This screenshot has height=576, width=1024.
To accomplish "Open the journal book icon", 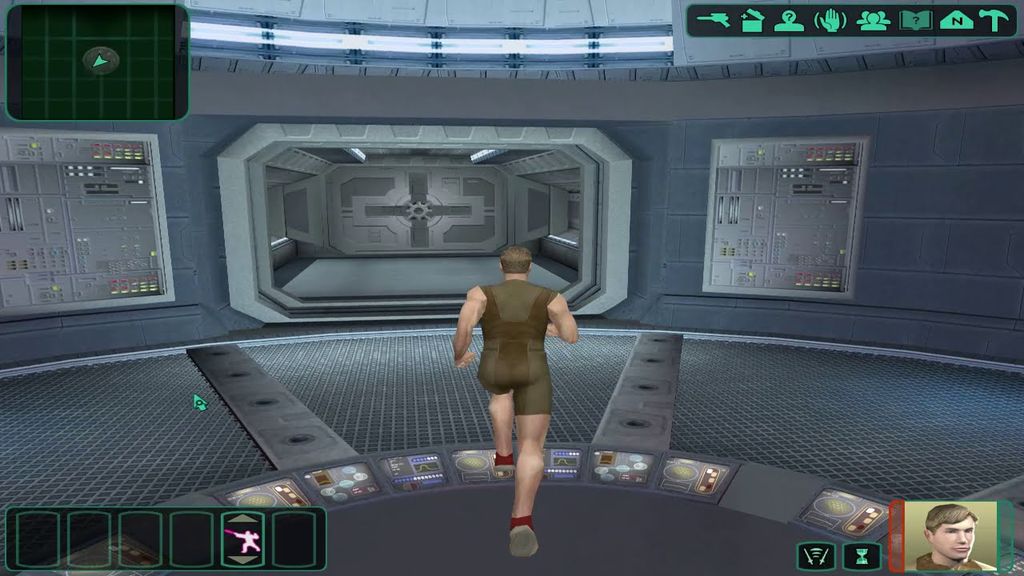I will pyautogui.click(x=914, y=20).
